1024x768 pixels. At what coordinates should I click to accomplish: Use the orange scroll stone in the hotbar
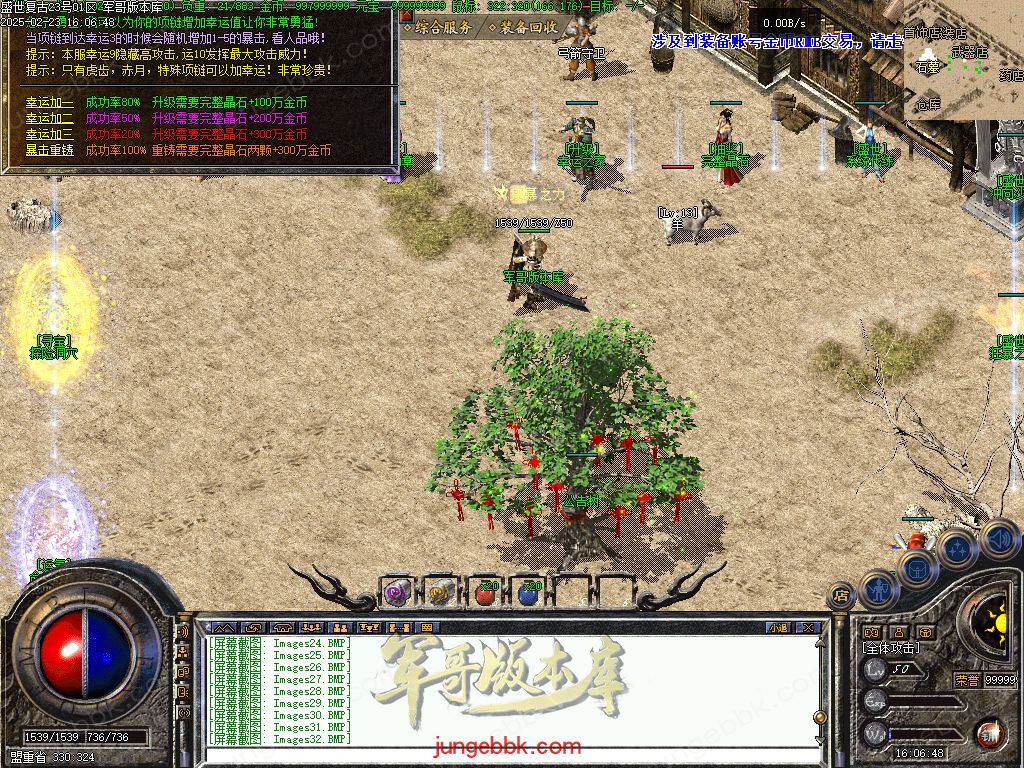point(440,593)
